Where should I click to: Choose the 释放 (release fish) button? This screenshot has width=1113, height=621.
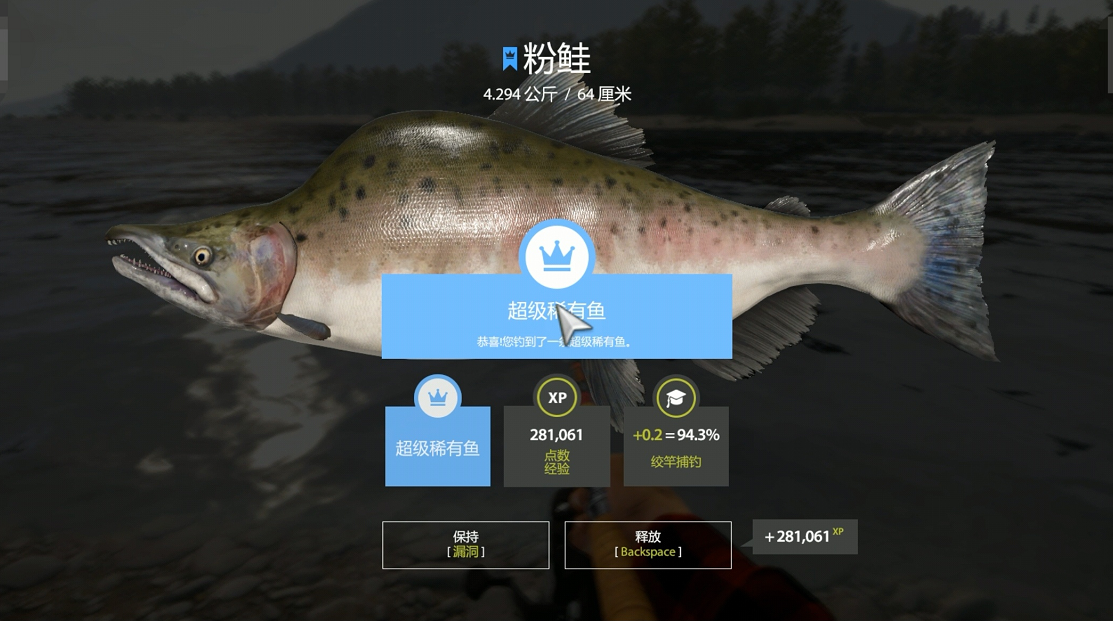[x=648, y=545]
